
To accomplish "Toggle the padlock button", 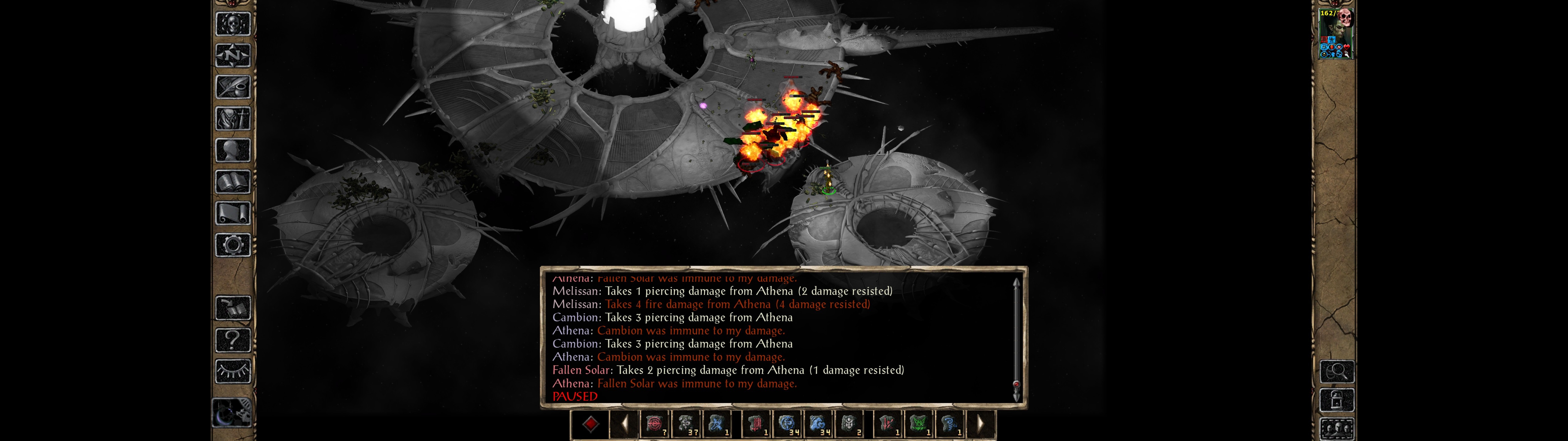I will (1337, 401).
